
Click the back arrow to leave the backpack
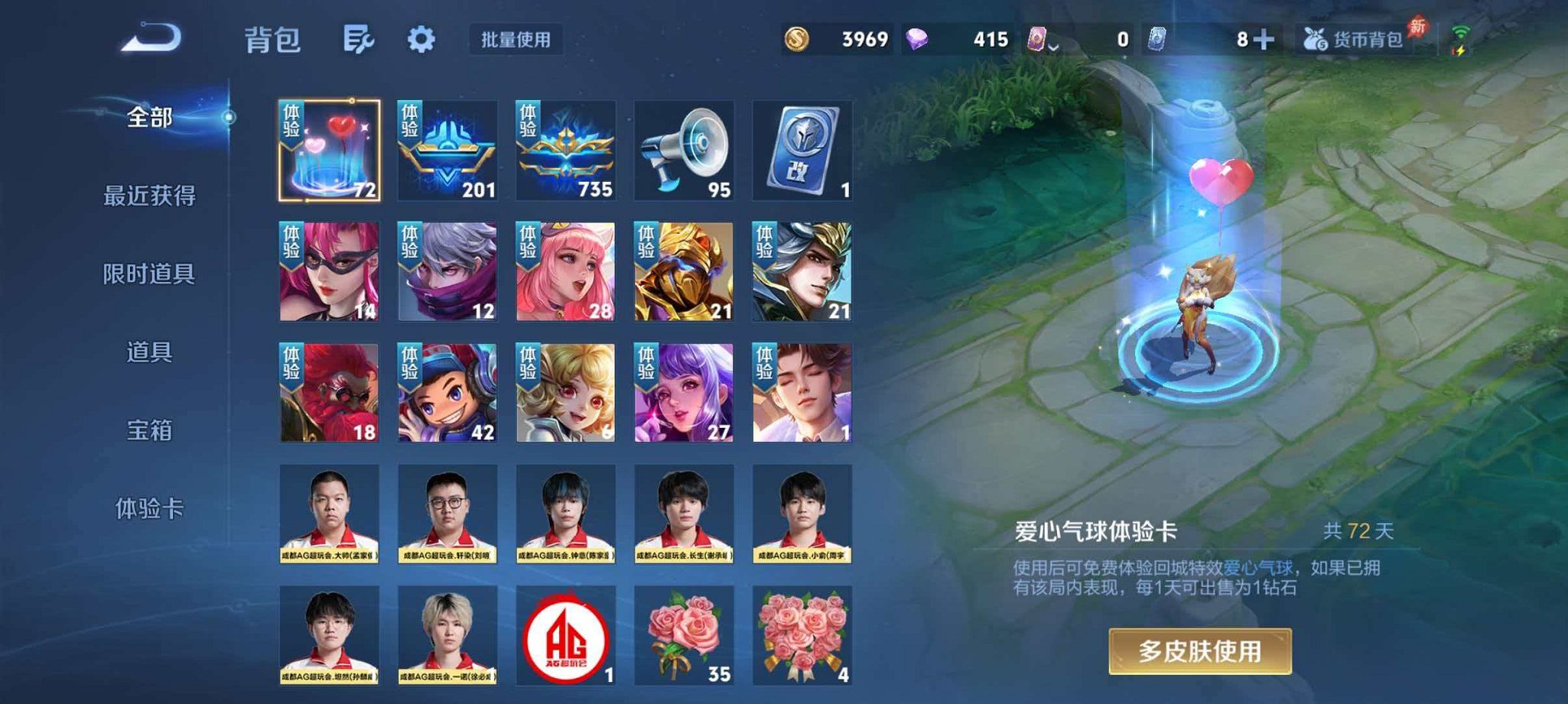[x=150, y=38]
